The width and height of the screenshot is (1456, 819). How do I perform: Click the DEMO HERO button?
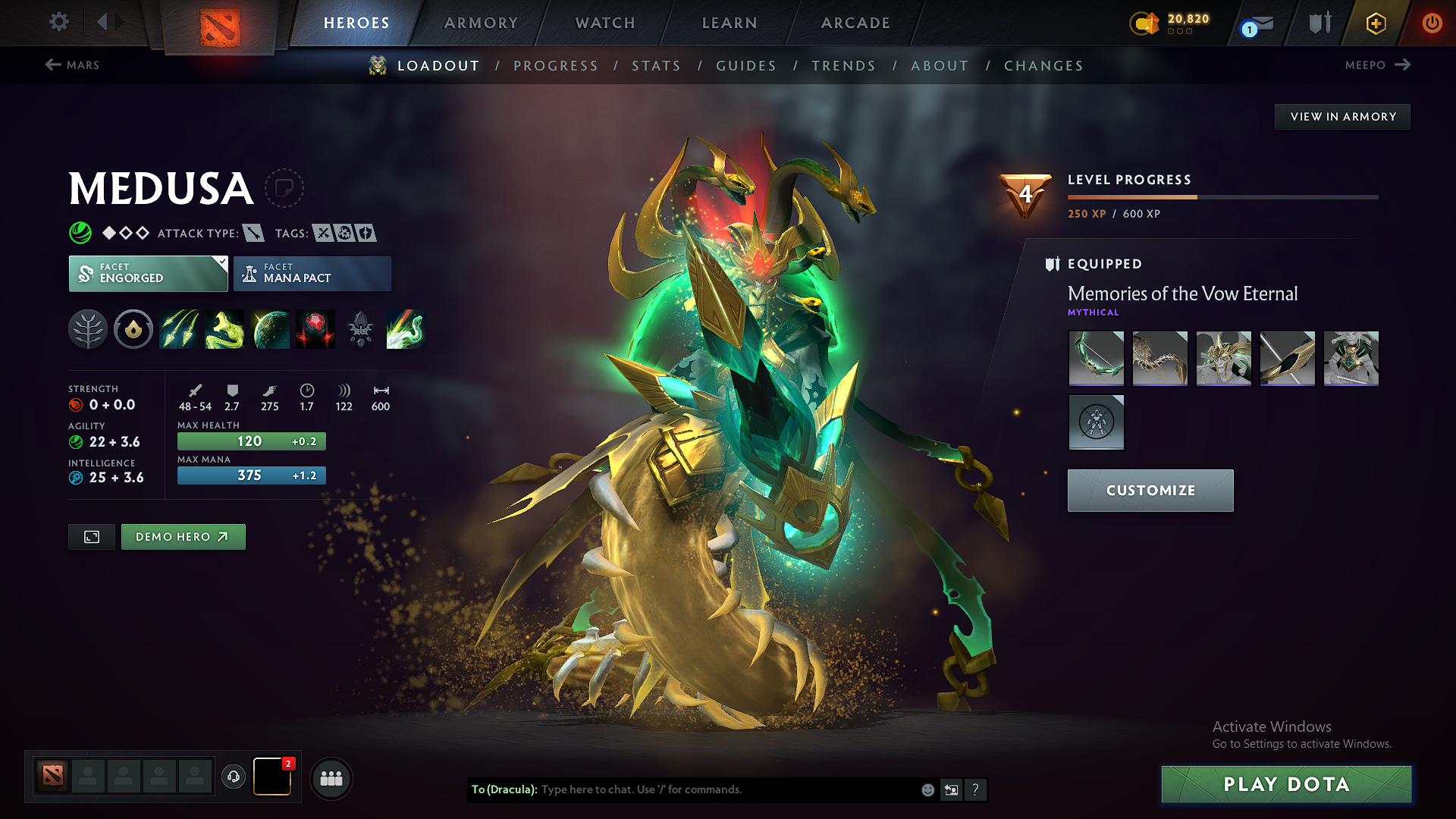183,536
